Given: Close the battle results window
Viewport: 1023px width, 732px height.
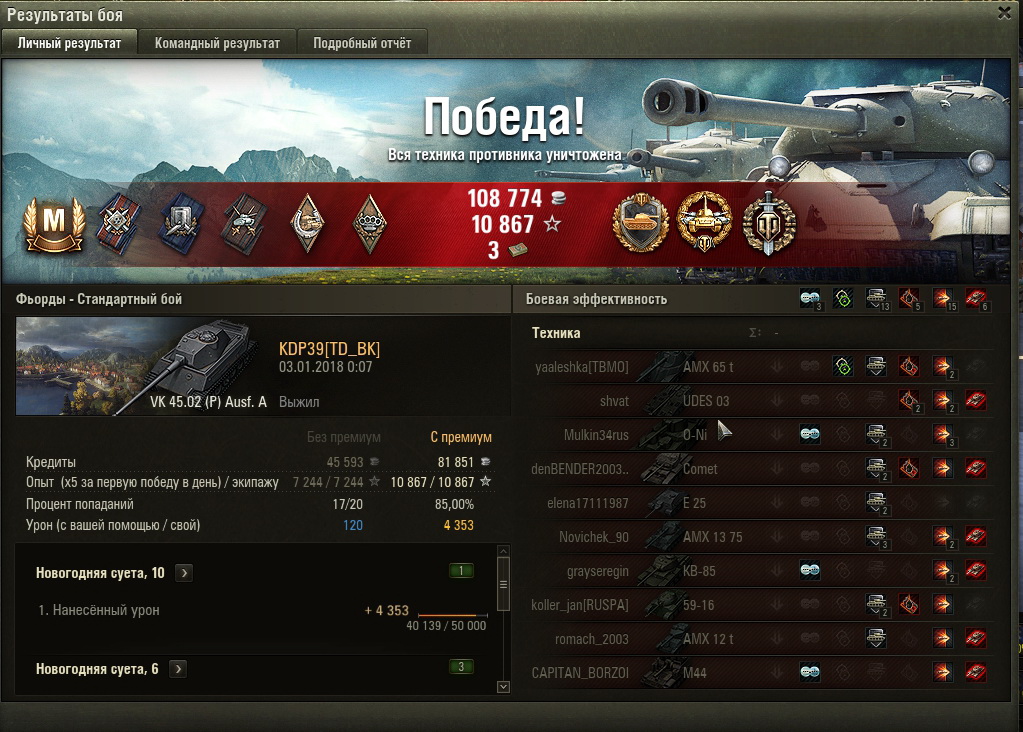Looking at the screenshot, I should [x=1004, y=13].
